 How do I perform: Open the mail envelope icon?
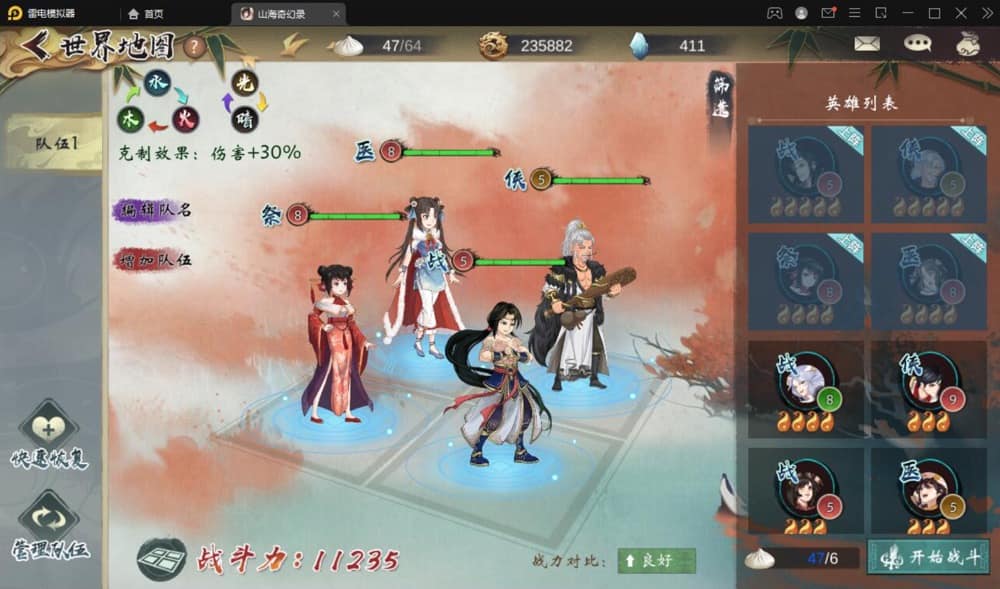pyautogui.click(x=866, y=44)
